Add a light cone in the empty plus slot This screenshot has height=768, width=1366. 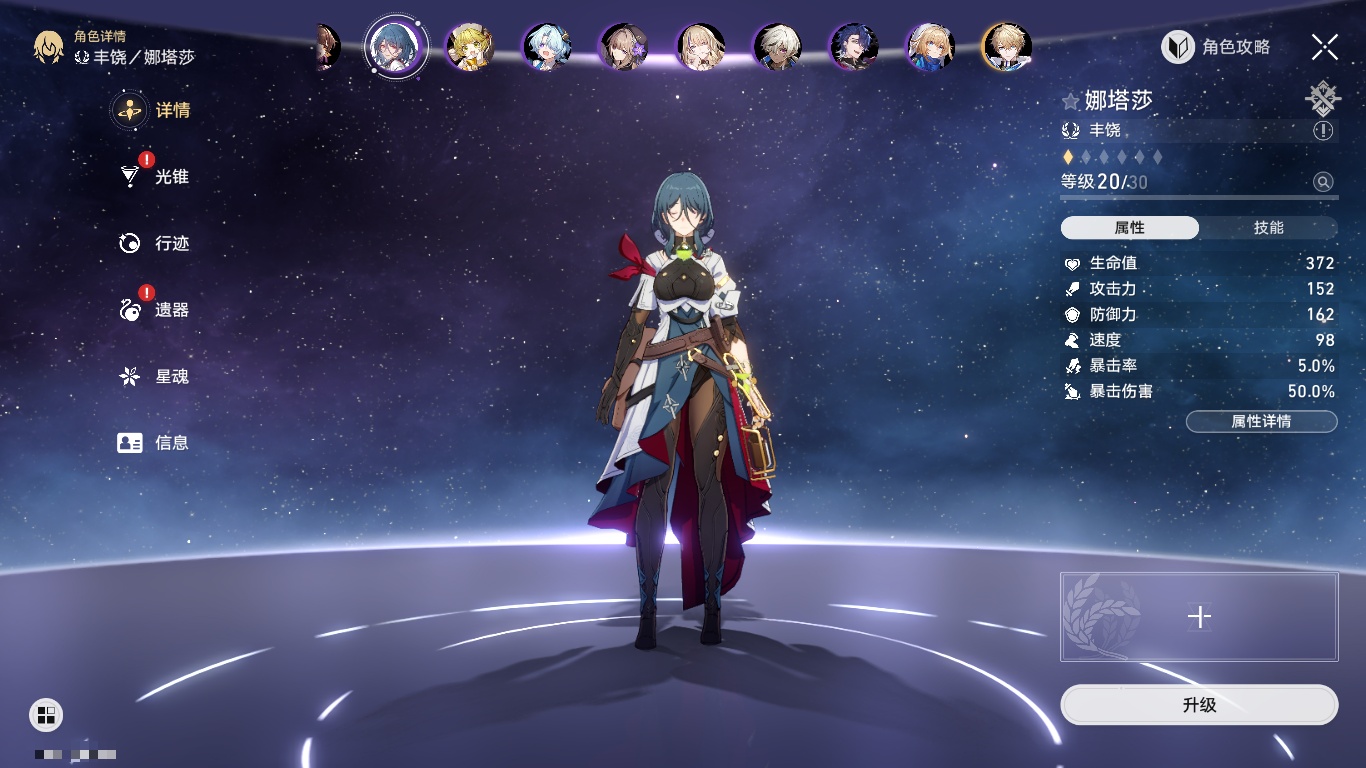[1199, 617]
